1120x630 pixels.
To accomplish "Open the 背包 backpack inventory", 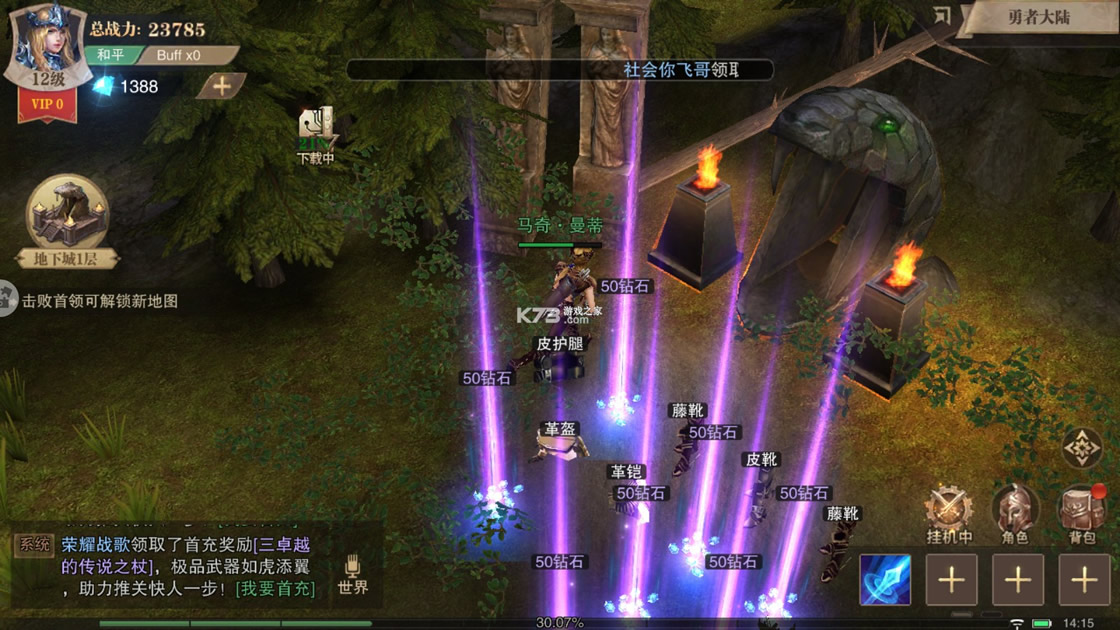I will (x=1082, y=515).
